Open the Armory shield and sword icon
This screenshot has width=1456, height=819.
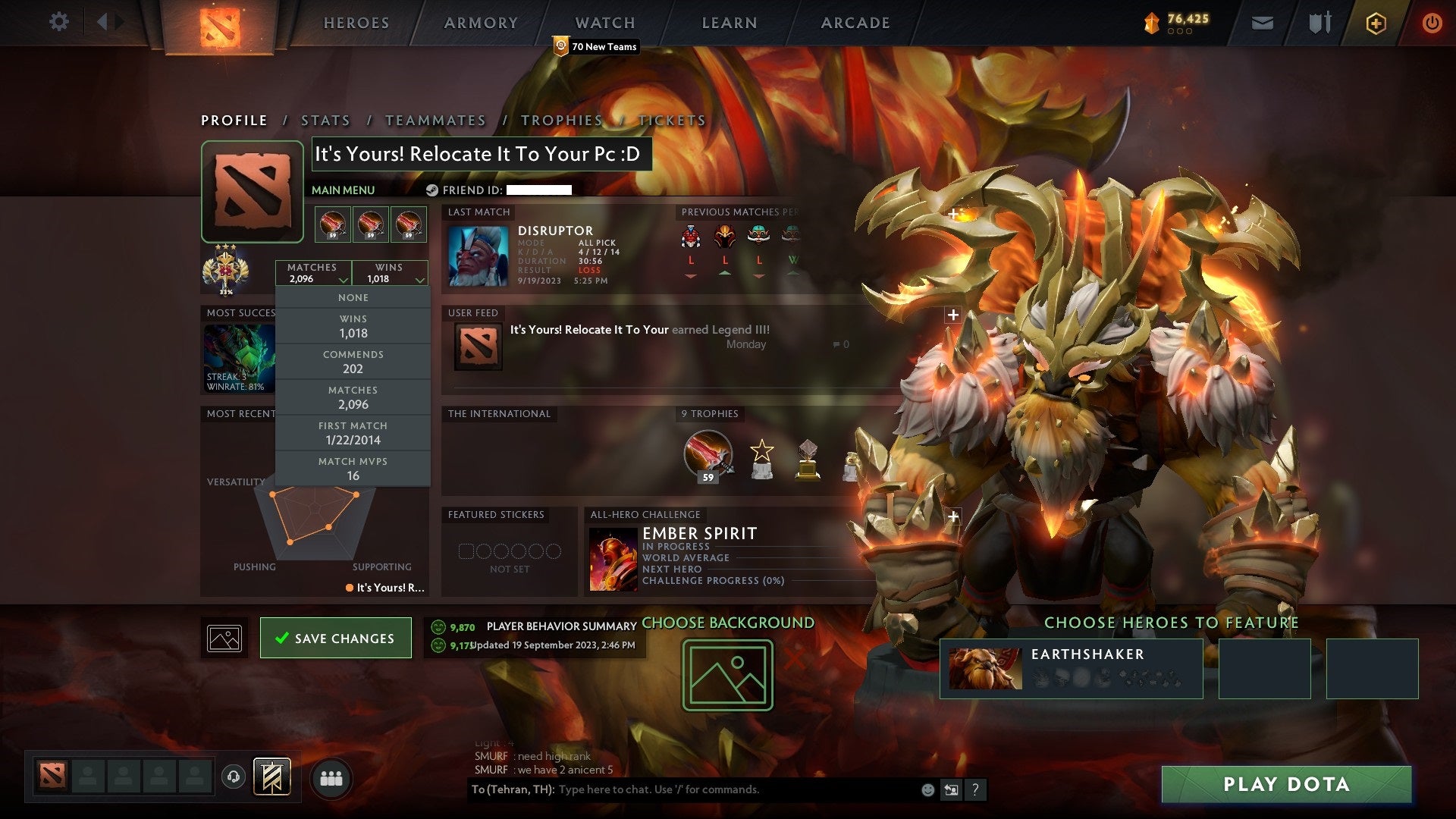coord(1319,23)
